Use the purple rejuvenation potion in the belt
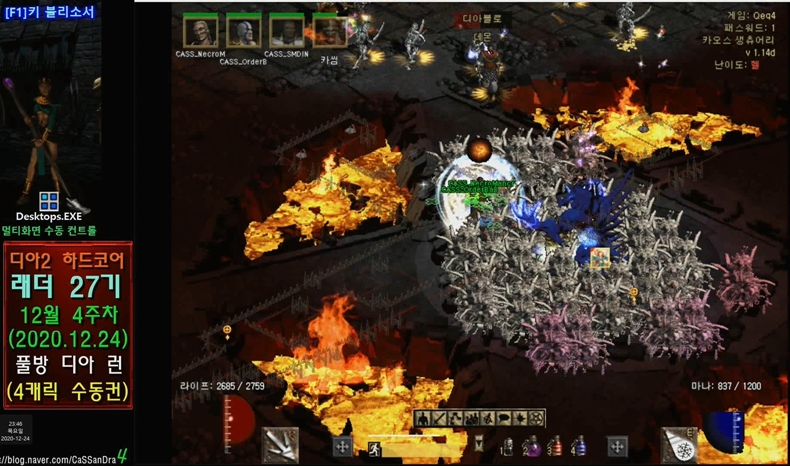Viewport: 790px width, 466px height. coord(530,446)
